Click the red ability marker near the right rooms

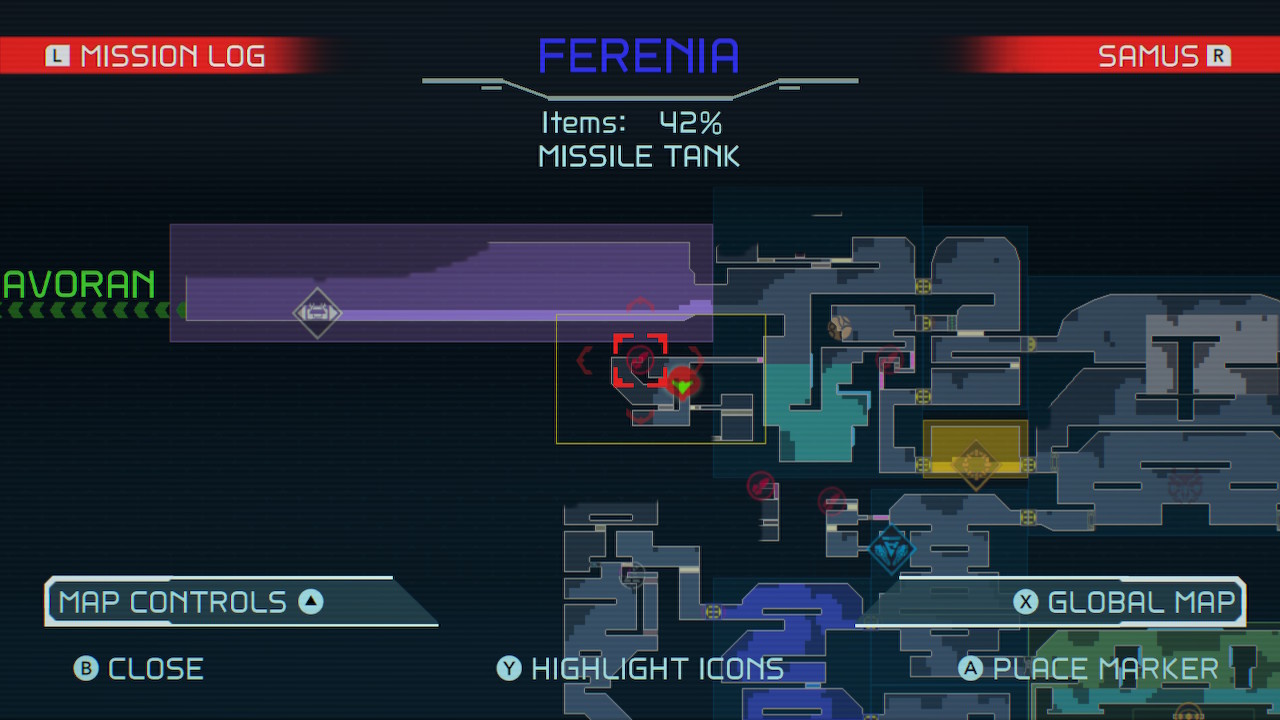[888, 360]
